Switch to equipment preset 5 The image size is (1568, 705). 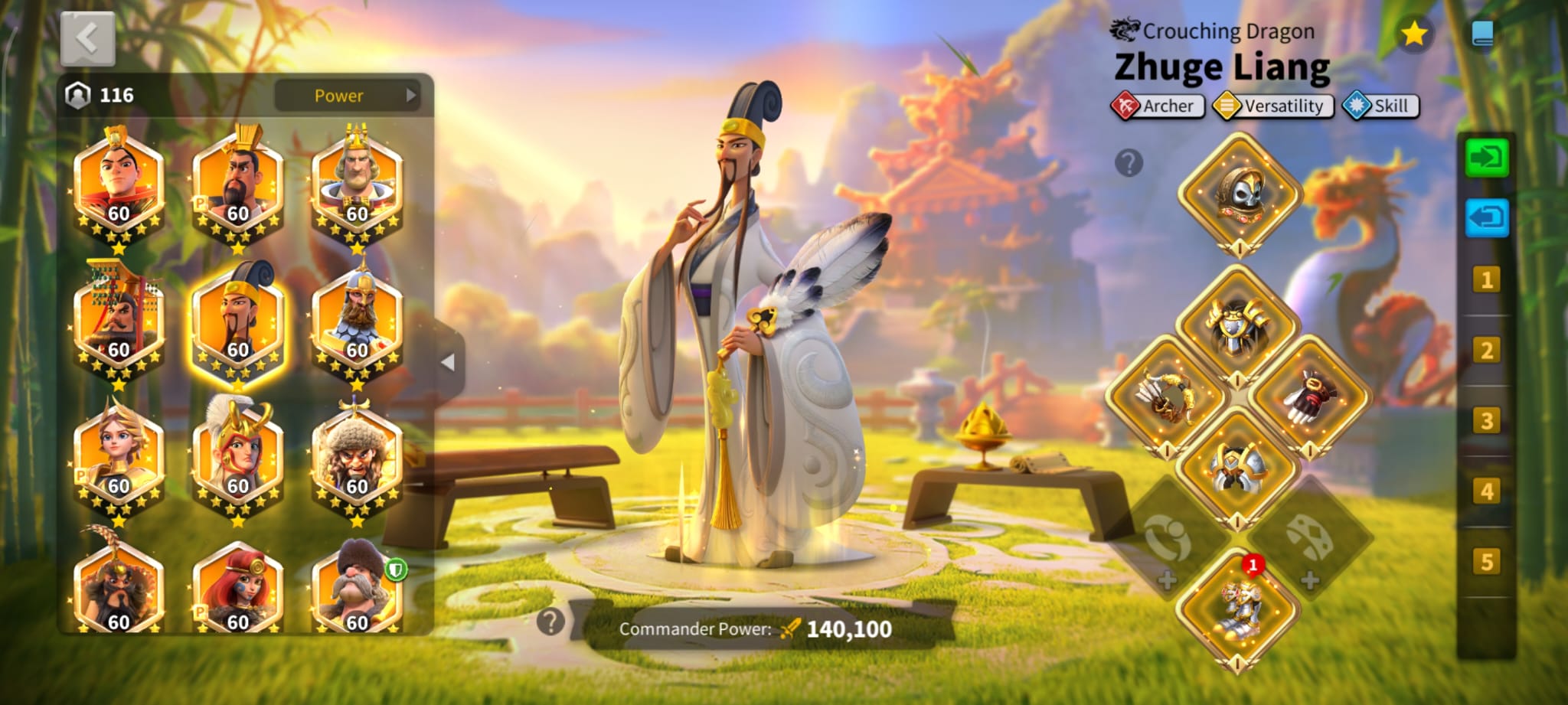tap(1486, 561)
